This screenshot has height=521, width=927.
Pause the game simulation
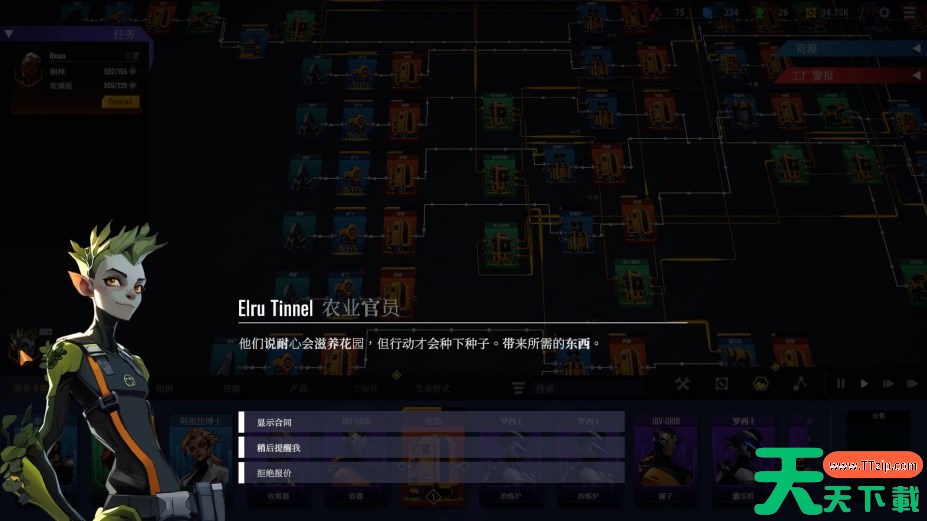coord(840,383)
